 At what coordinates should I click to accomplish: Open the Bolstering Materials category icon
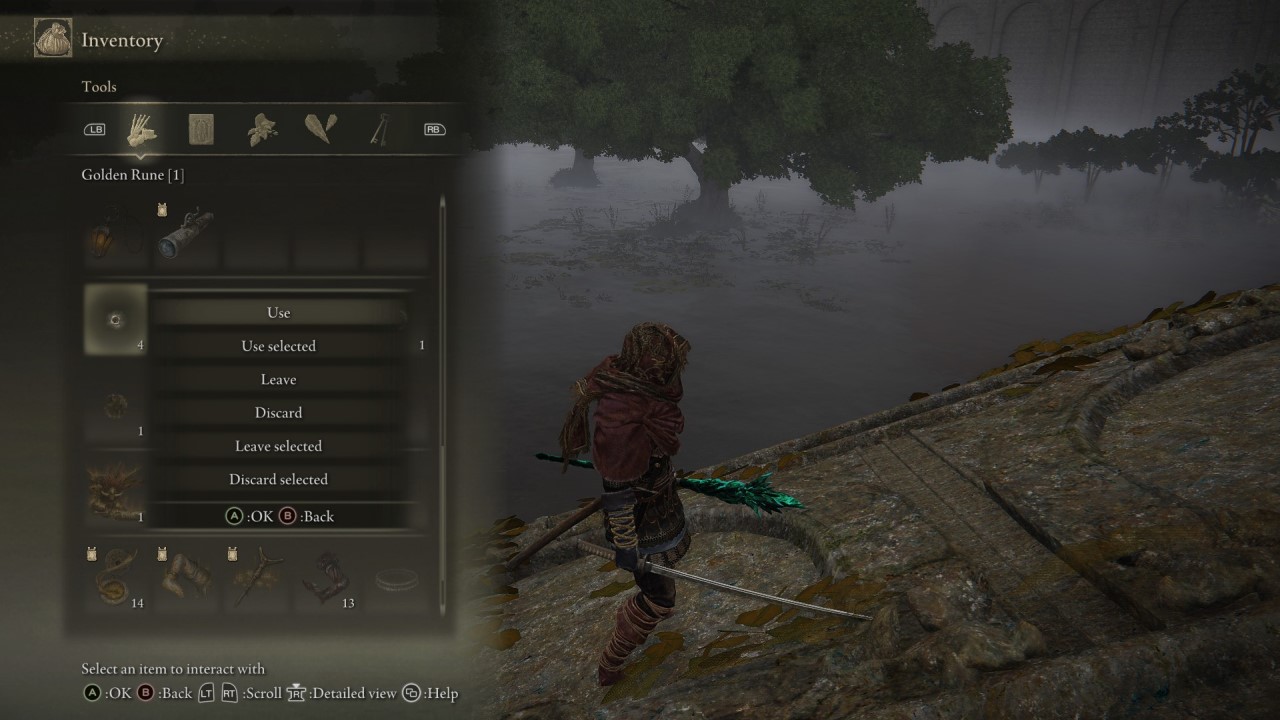[319, 128]
